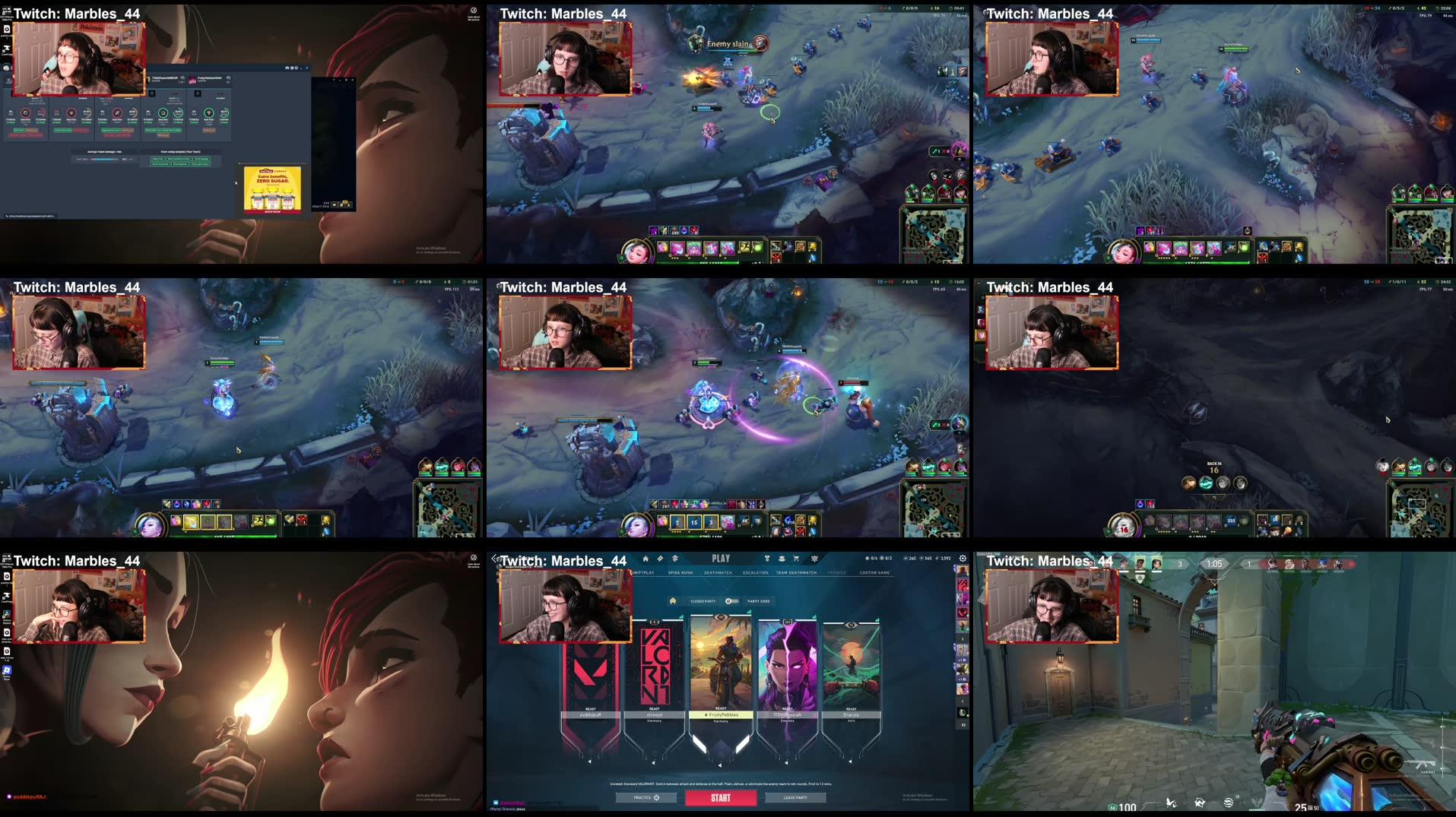Click the LEAVE PARTY button
The width and height of the screenshot is (1456, 817).
(x=795, y=797)
